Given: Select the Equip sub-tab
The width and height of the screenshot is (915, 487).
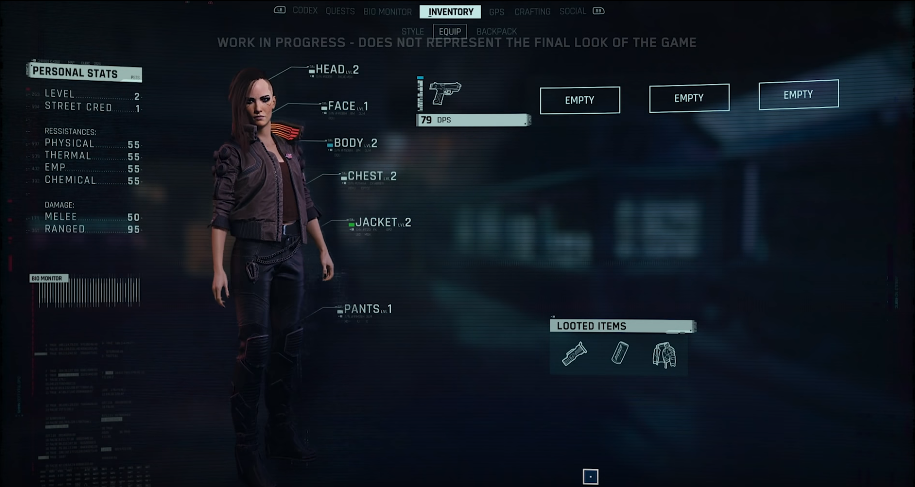Looking at the screenshot, I should [x=450, y=32].
